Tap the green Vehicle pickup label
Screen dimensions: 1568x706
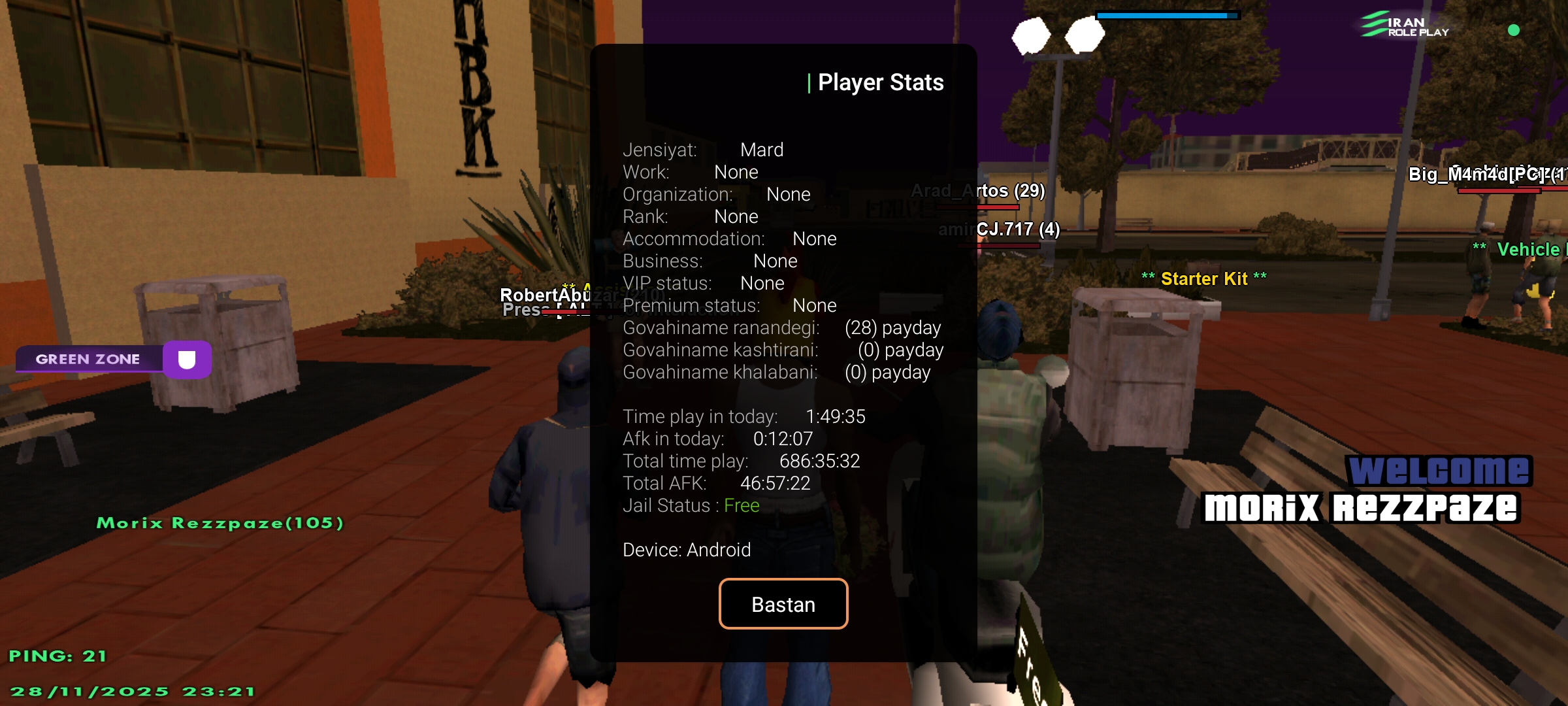1529,250
